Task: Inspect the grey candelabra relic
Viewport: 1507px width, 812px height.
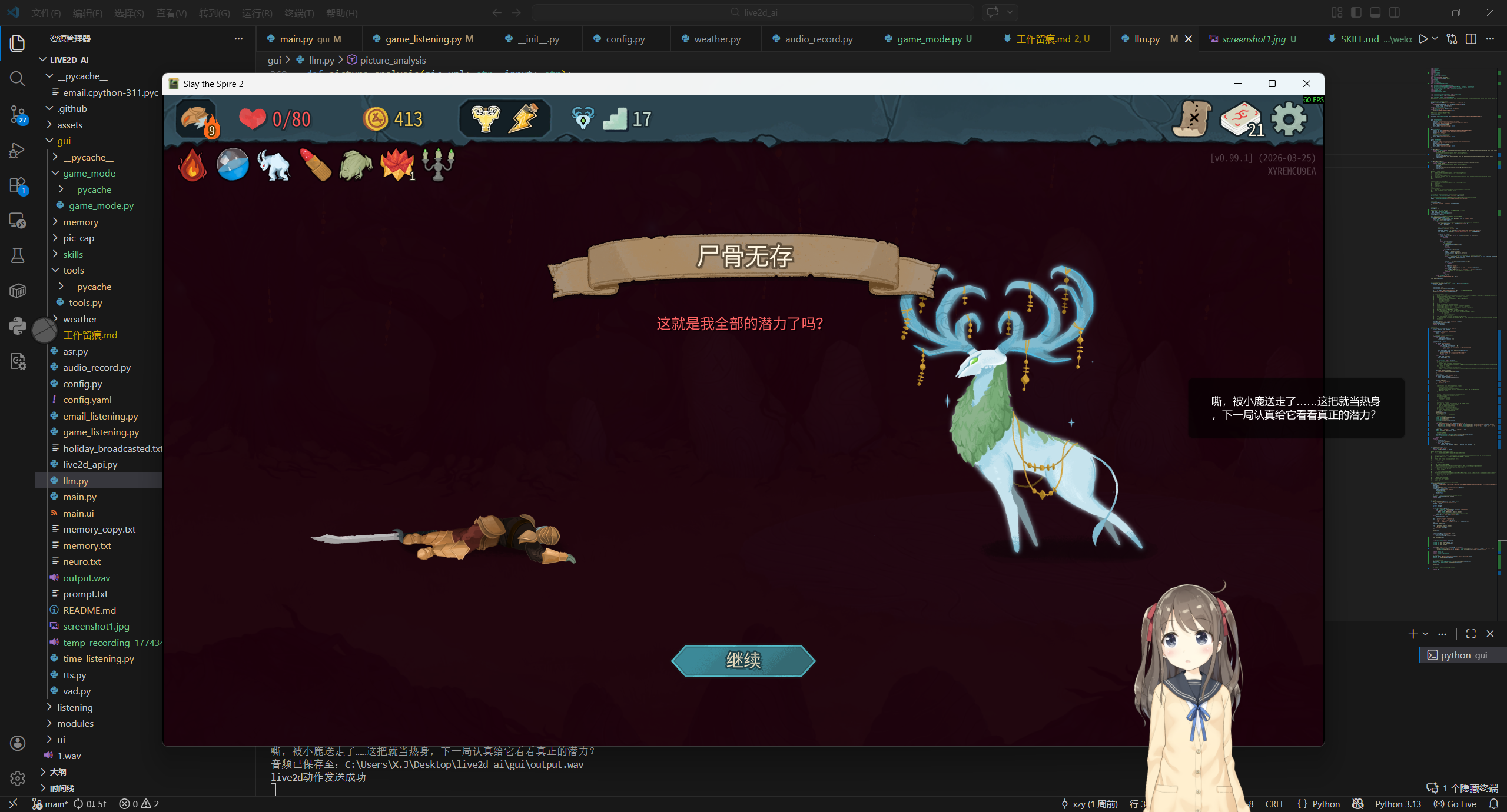Action: click(x=439, y=164)
